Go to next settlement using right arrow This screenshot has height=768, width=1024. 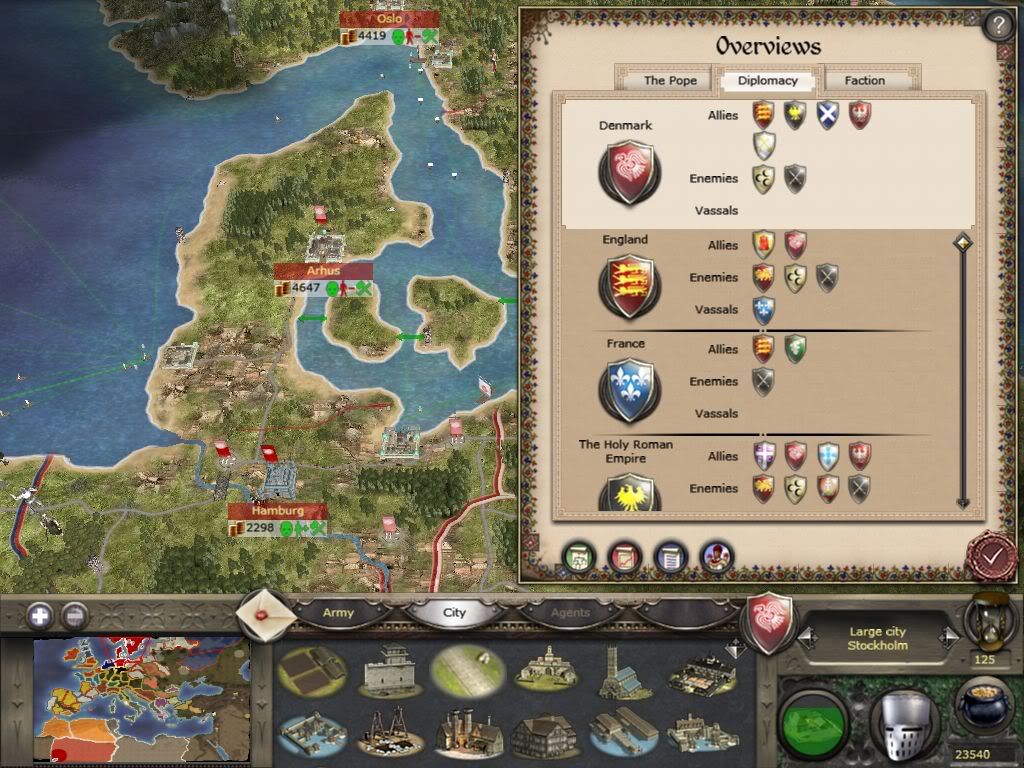[948, 638]
